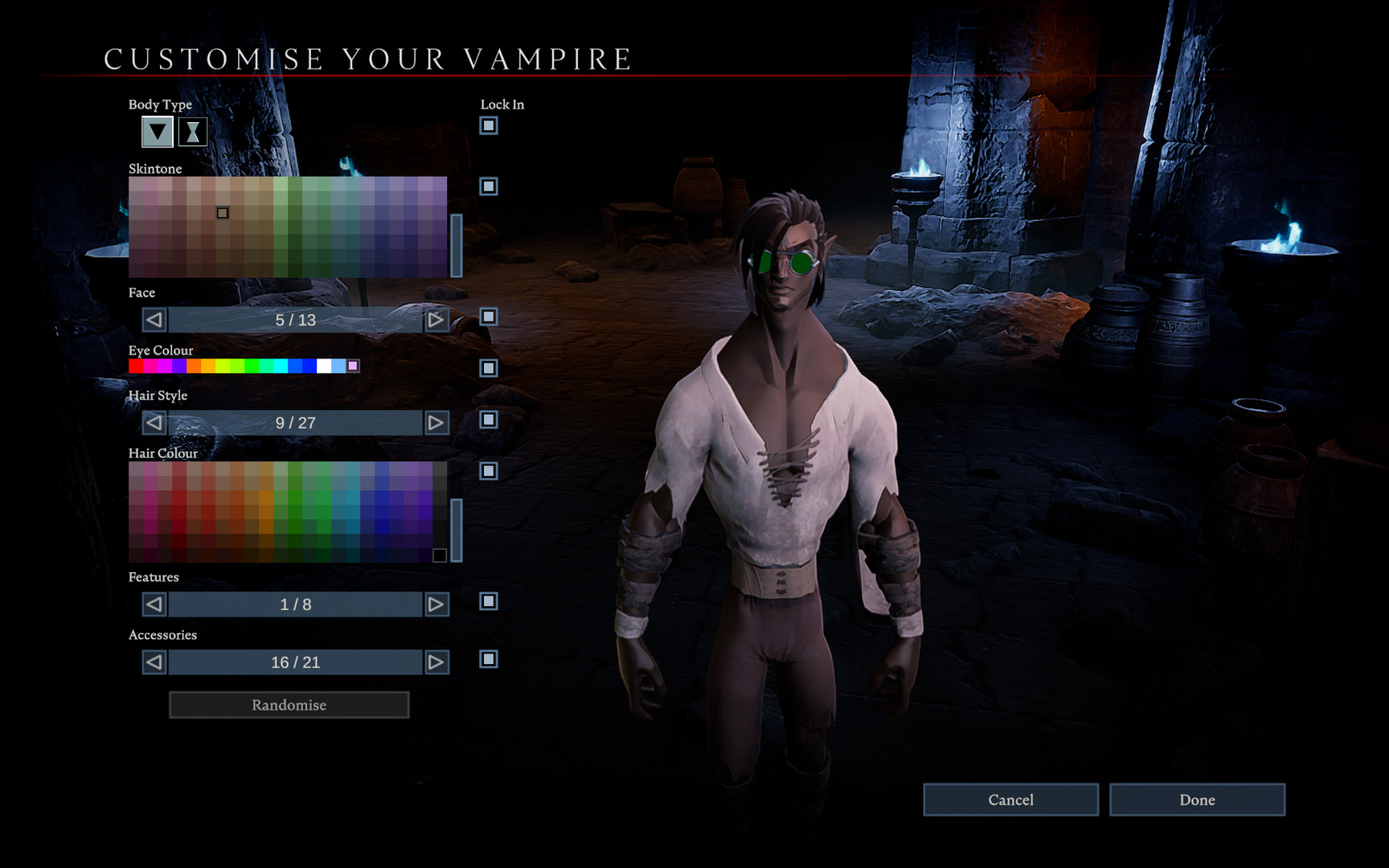This screenshot has height=868, width=1389.
Task: Select the hourglass body type icon
Action: click(x=192, y=131)
